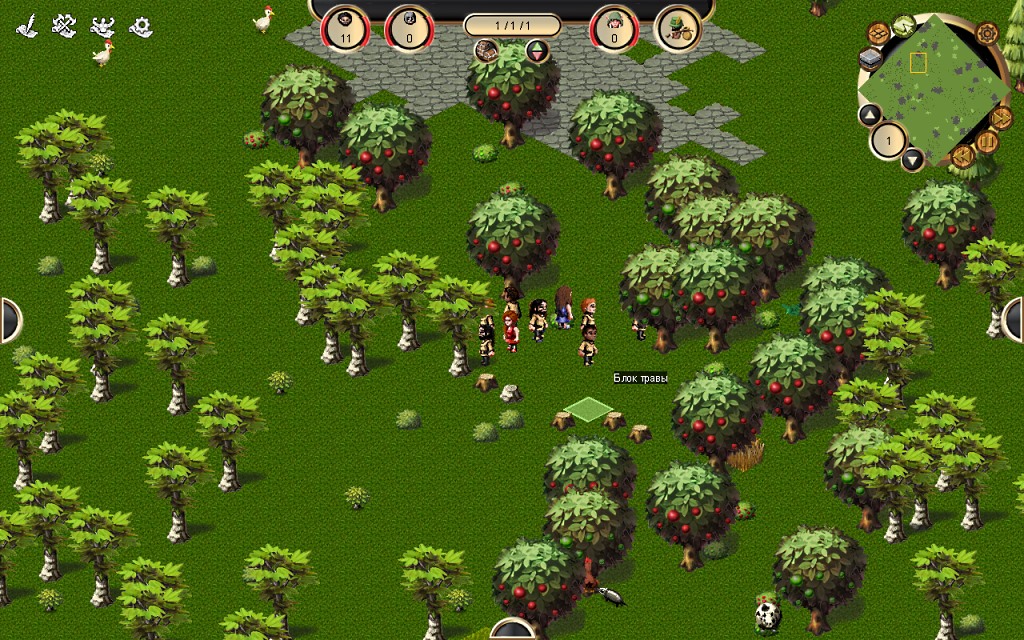The image size is (1024, 640).
Task: Open the green-hatted merchant with sack icon
Action: (x=677, y=29)
